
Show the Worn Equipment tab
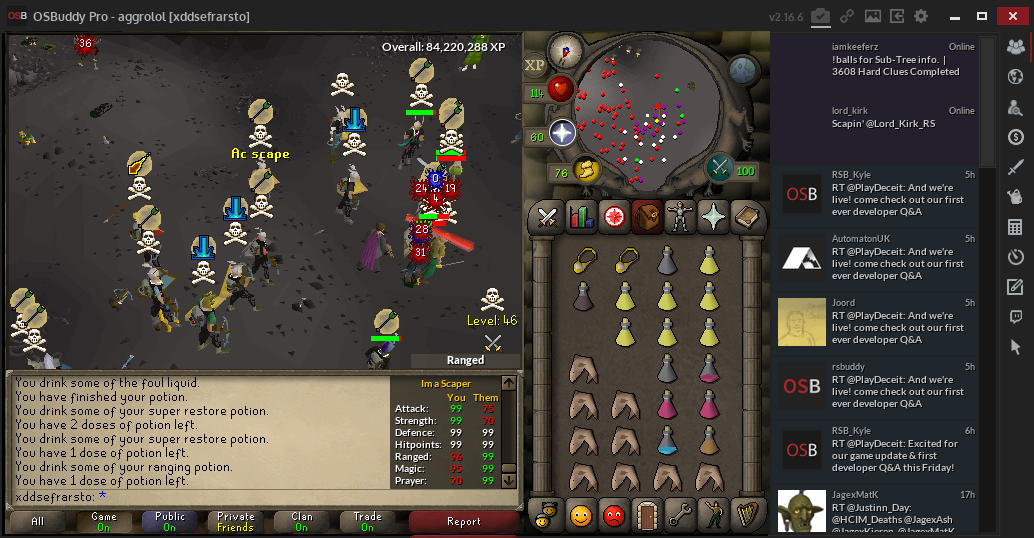coord(680,216)
